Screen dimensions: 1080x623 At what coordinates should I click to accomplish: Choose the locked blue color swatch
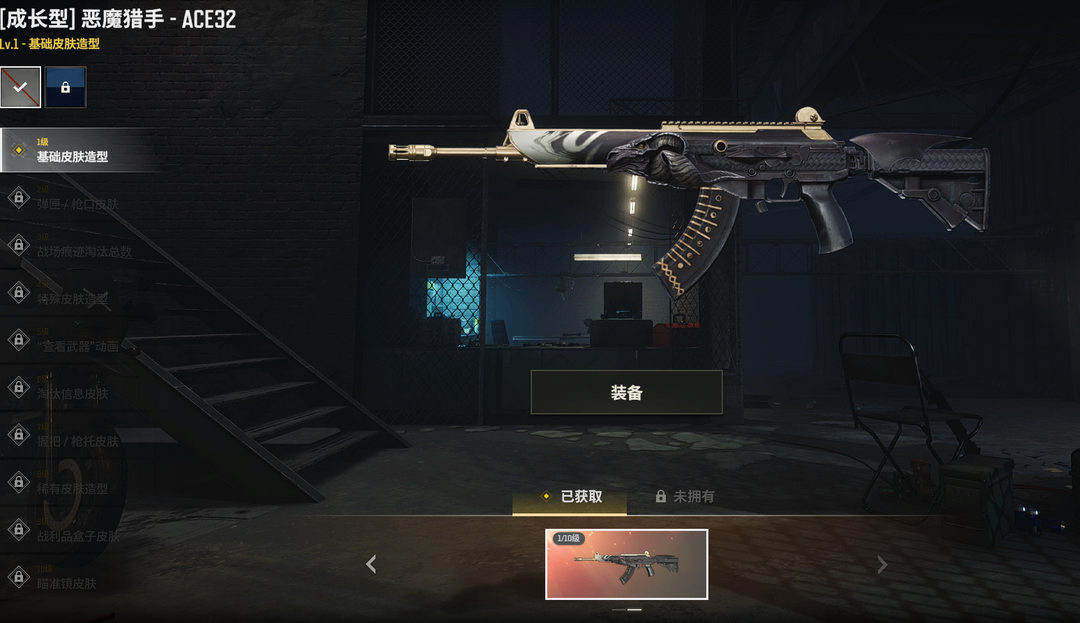[x=66, y=87]
